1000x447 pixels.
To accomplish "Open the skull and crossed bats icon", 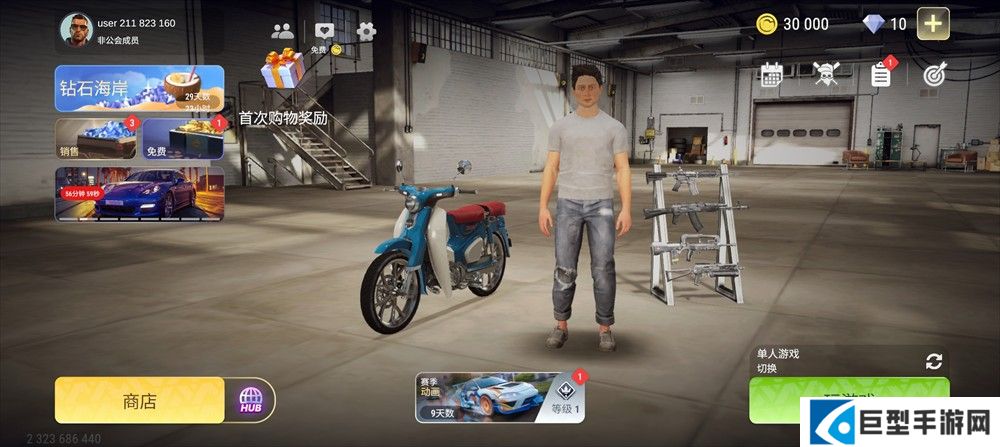I will coord(826,74).
